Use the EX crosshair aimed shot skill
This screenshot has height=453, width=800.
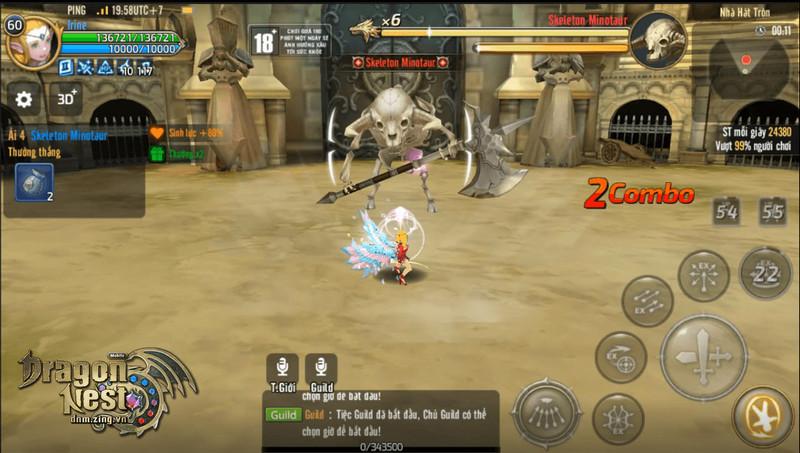point(620,357)
